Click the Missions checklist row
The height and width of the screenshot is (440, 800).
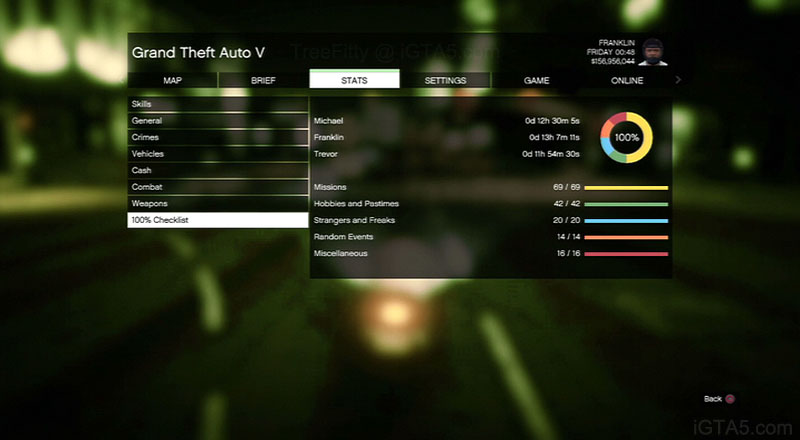[x=490, y=188]
